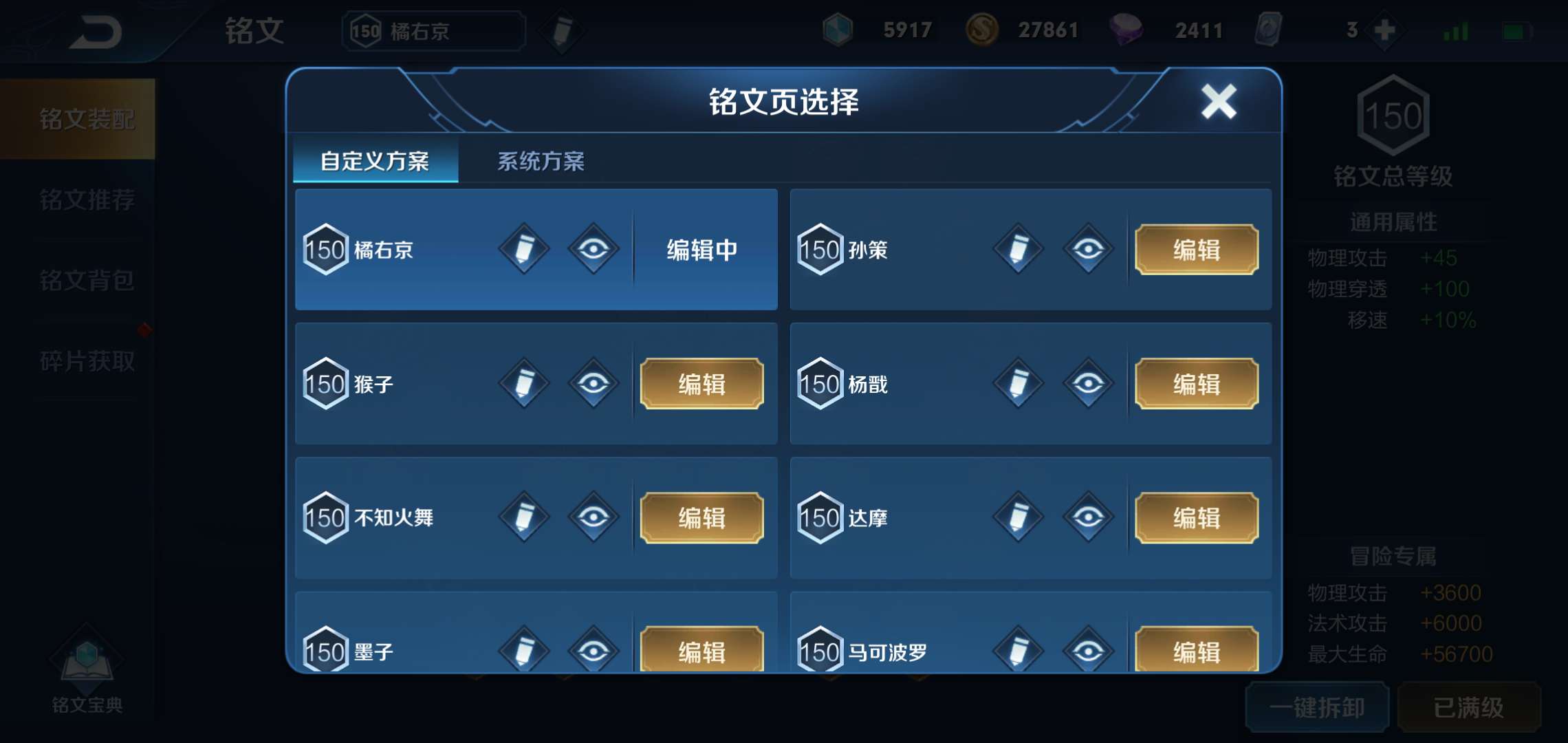The image size is (1568, 743).
Task: Toggle the eye icon on 不知火舞 page
Action: (x=596, y=518)
